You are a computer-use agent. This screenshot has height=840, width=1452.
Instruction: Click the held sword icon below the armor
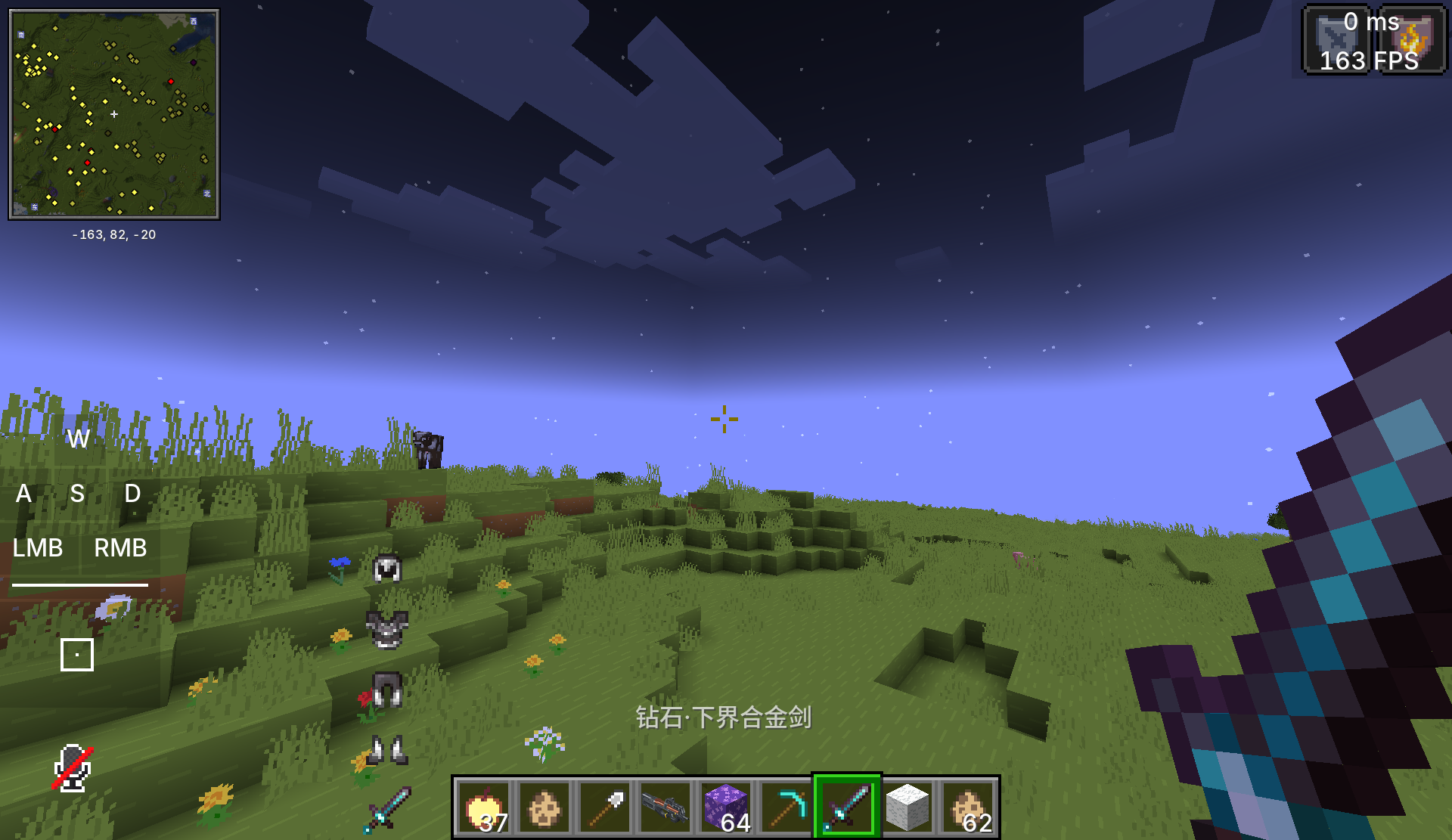coord(387,809)
